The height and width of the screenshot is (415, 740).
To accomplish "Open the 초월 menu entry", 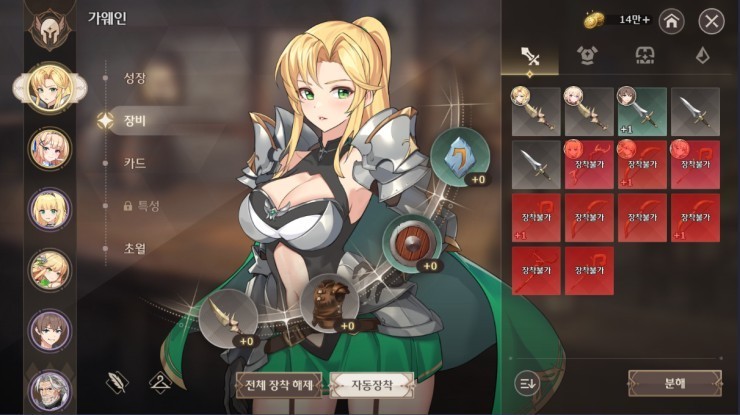I will click(x=134, y=248).
